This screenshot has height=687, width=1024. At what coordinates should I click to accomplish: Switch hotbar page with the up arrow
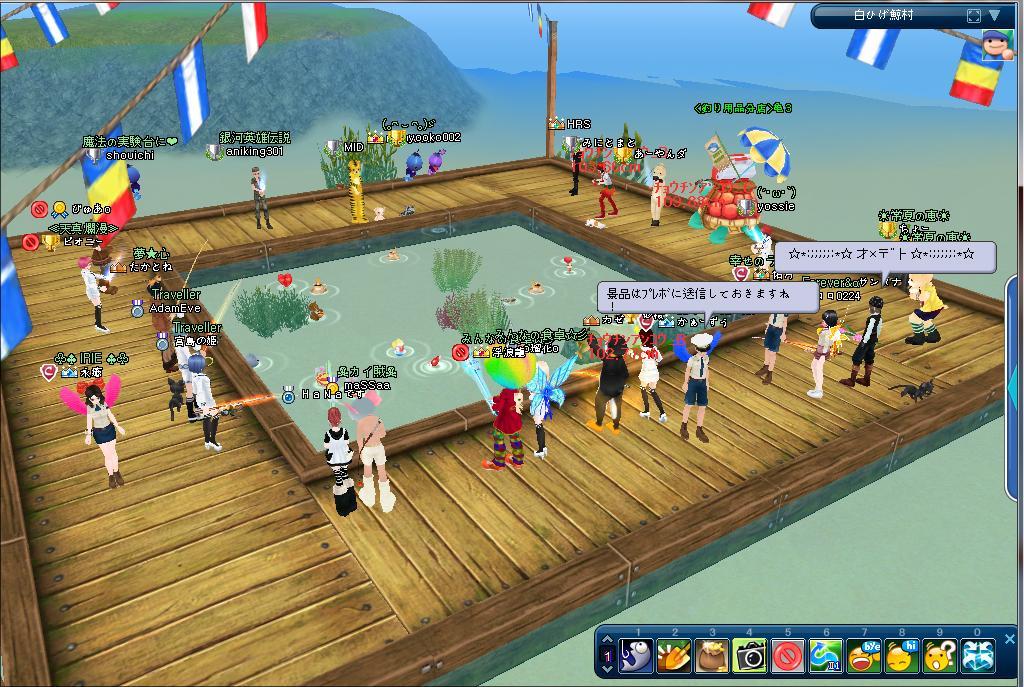[x=607, y=641]
